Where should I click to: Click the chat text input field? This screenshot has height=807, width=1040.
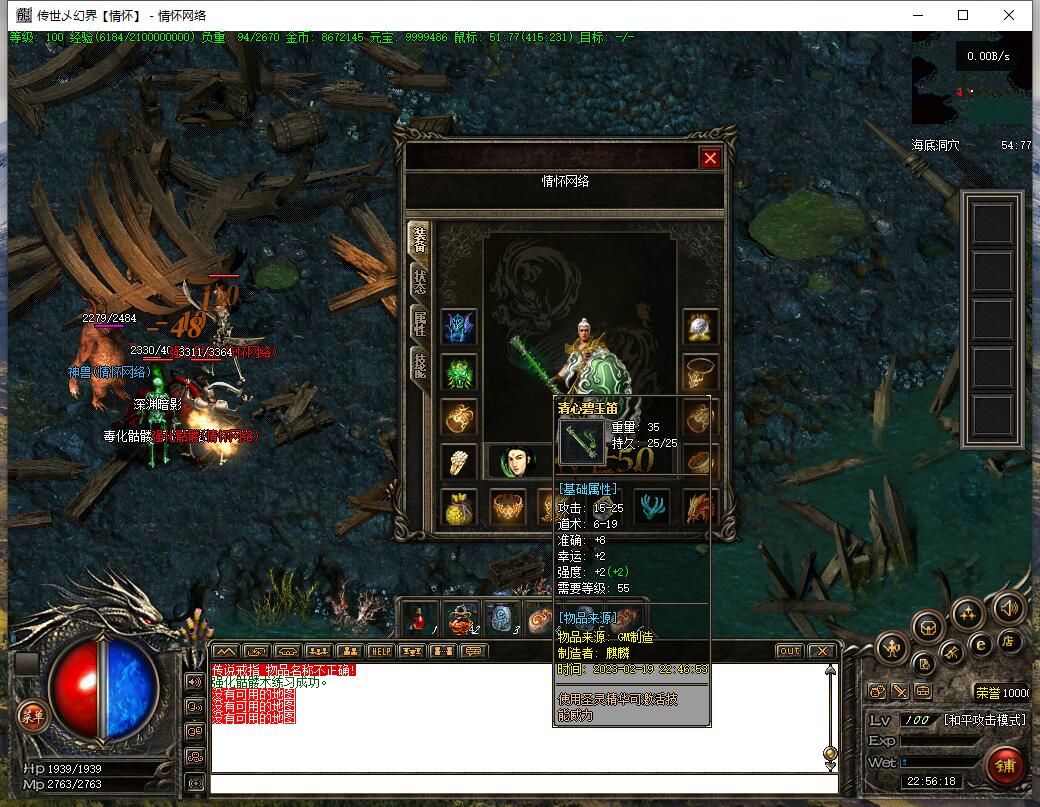520,784
